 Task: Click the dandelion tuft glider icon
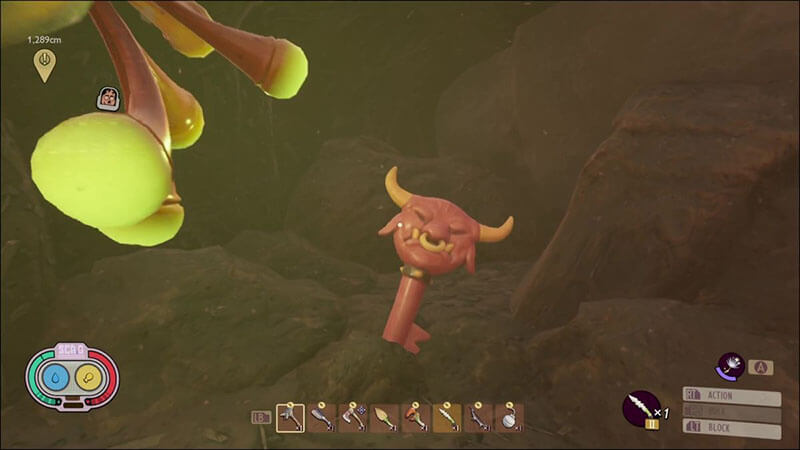pyautogui.click(x=730, y=367)
